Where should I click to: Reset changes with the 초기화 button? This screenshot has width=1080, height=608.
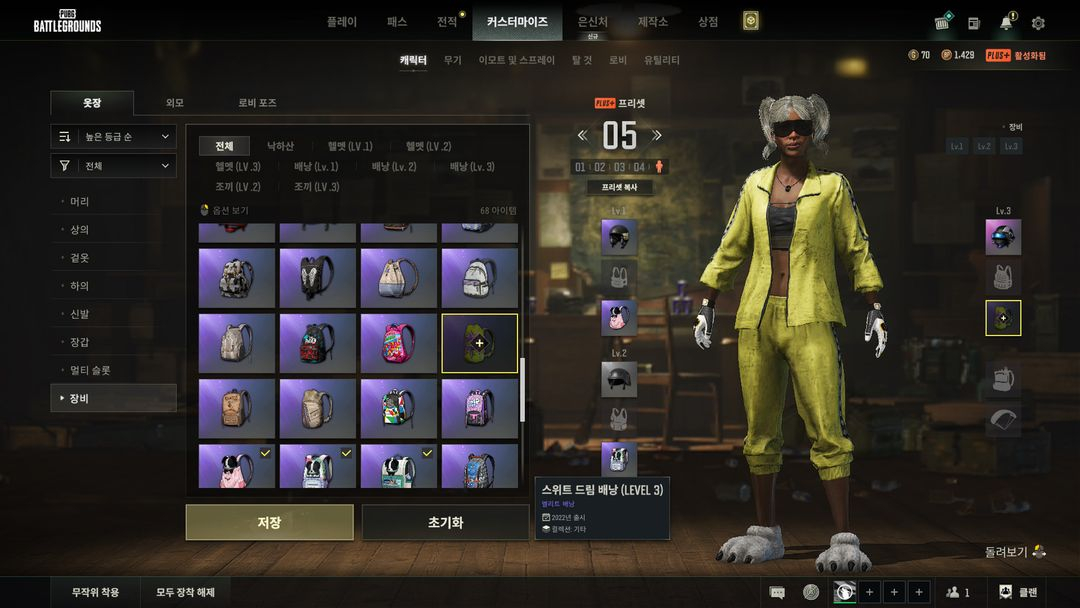coord(445,522)
